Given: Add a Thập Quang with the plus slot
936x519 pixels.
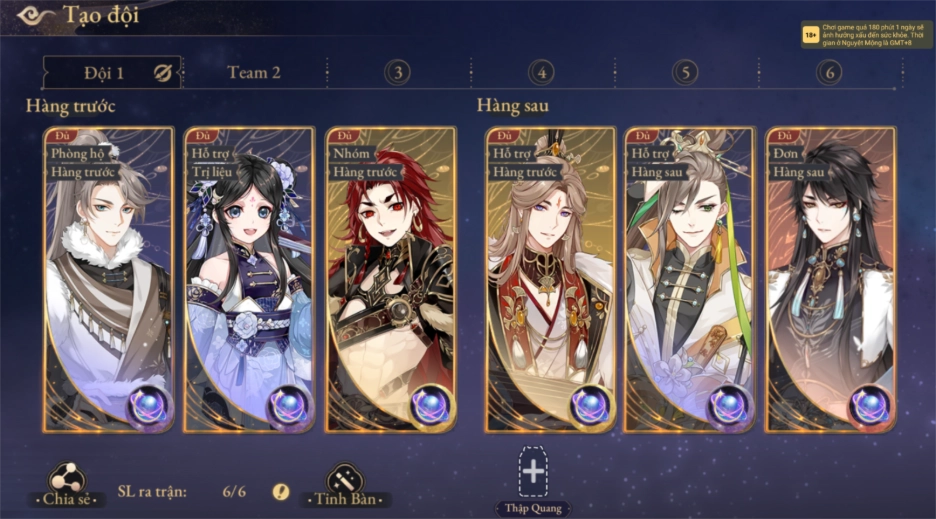Looking at the screenshot, I should tap(533, 472).
